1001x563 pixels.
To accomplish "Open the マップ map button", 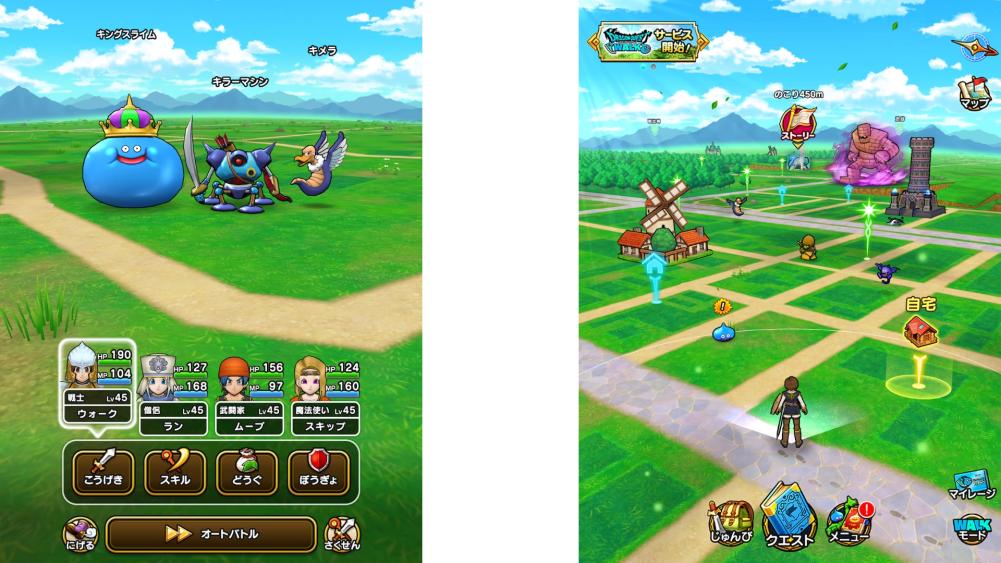I will (x=974, y=92).
